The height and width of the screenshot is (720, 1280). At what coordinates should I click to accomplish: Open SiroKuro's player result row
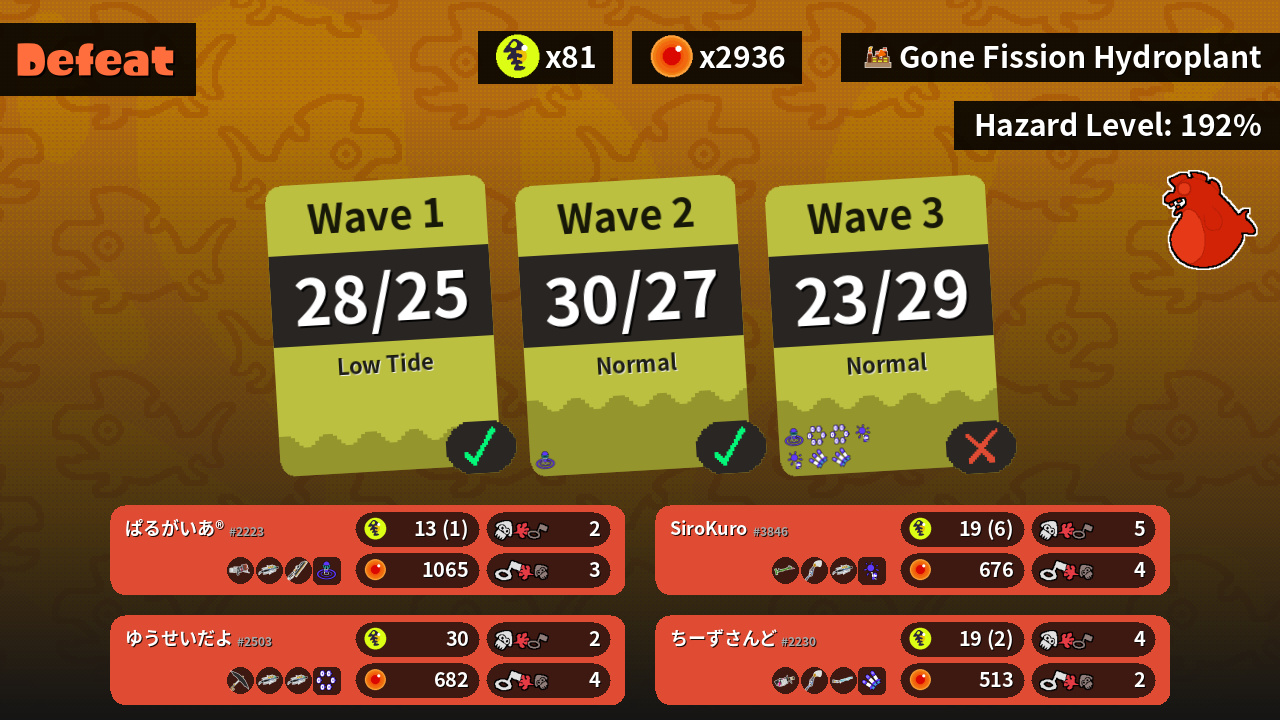click(x=912, y=550)
